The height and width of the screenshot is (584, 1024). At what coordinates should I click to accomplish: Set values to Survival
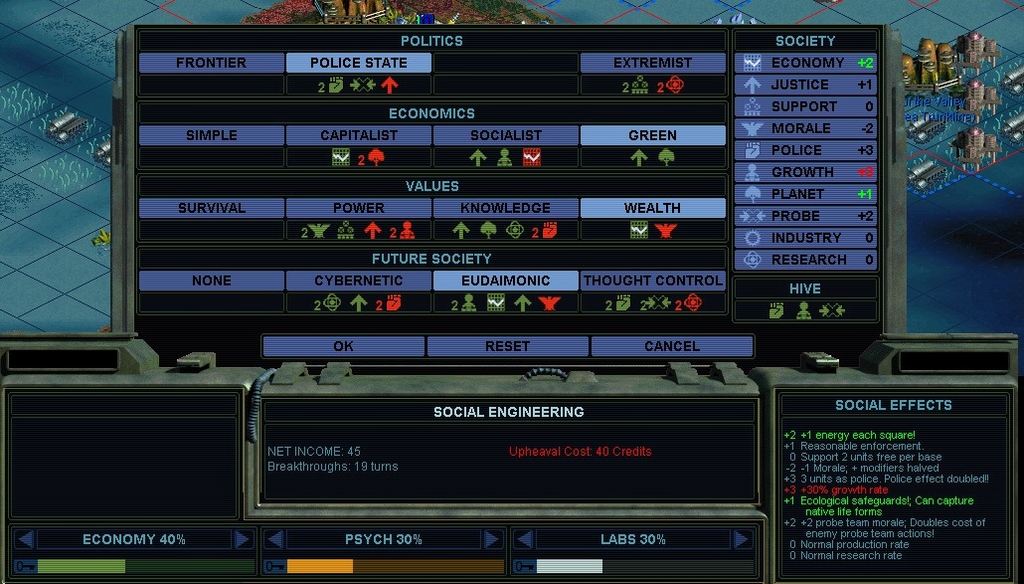coord(211,208)
